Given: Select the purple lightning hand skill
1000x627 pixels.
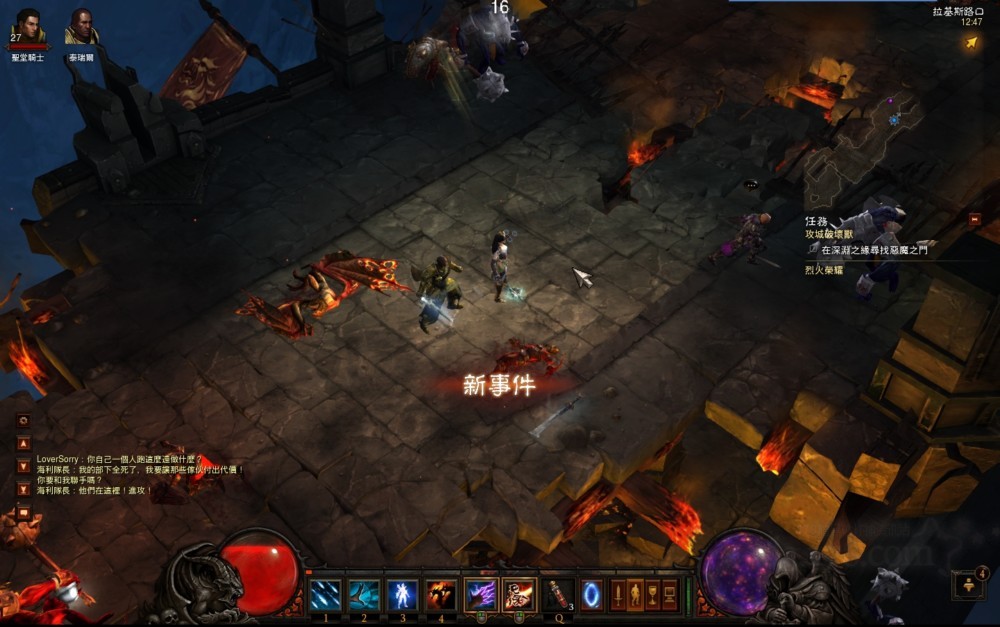Looking at the screenshot, I should click(x=481, y=594).
